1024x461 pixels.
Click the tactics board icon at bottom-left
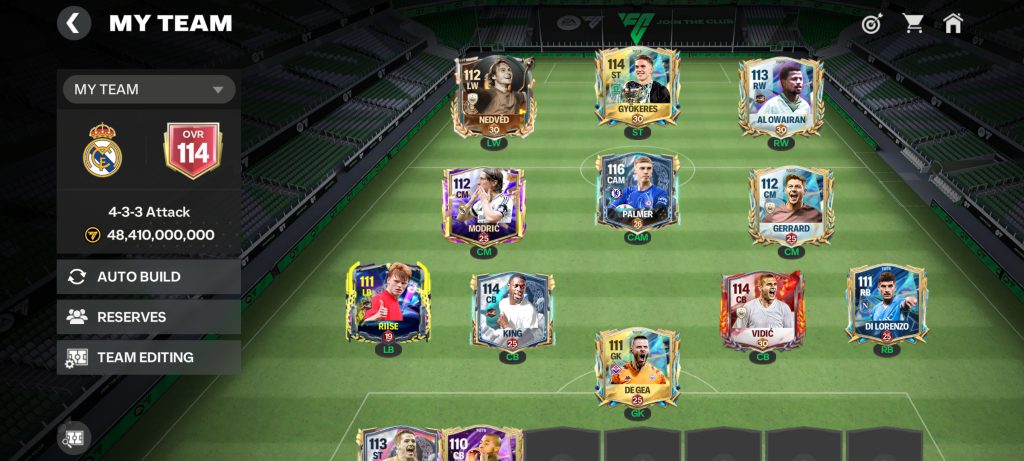pyautogui.click(x=74, y=437)
